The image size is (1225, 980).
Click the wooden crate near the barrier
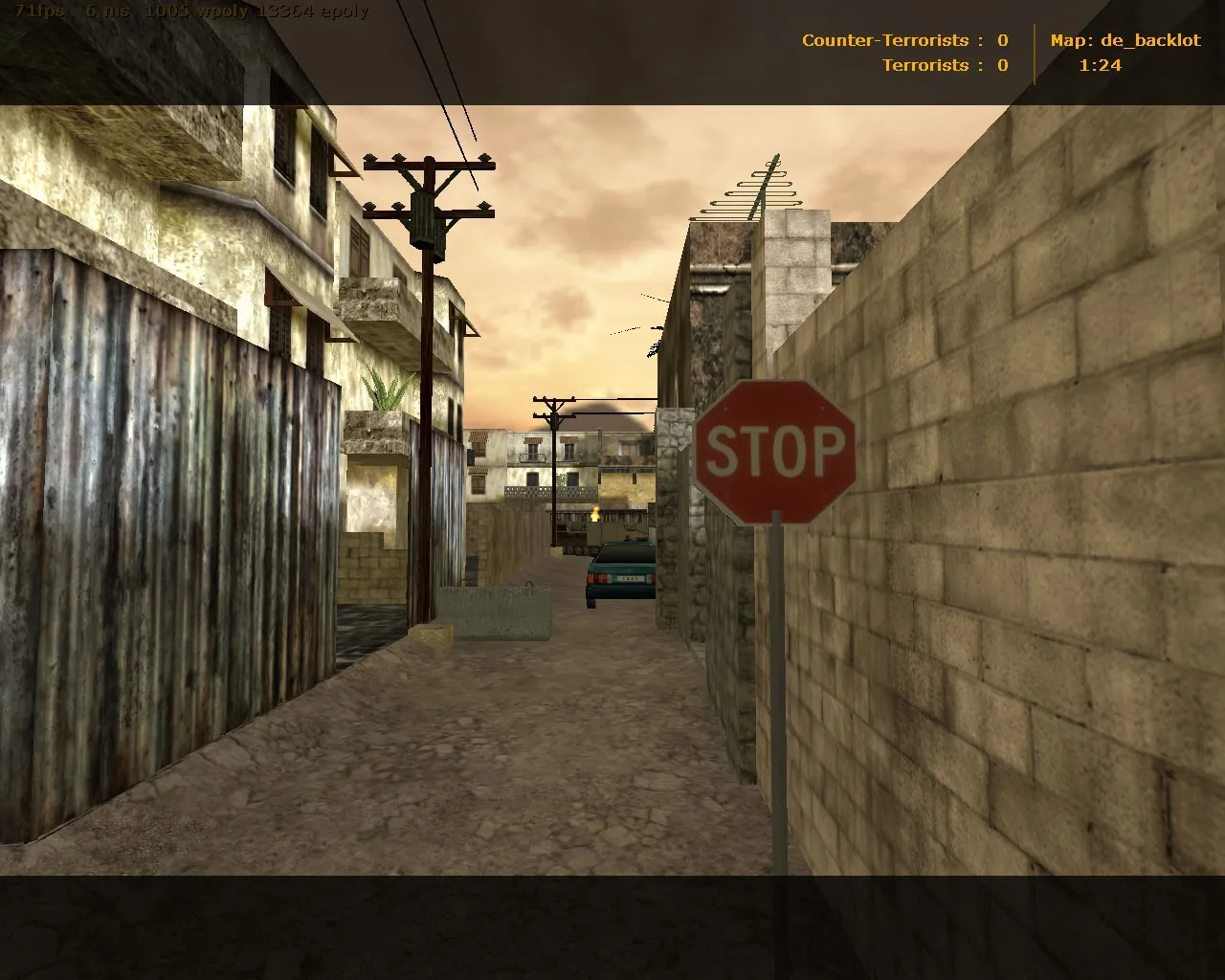pyautogui.click(x=433, y=635)
